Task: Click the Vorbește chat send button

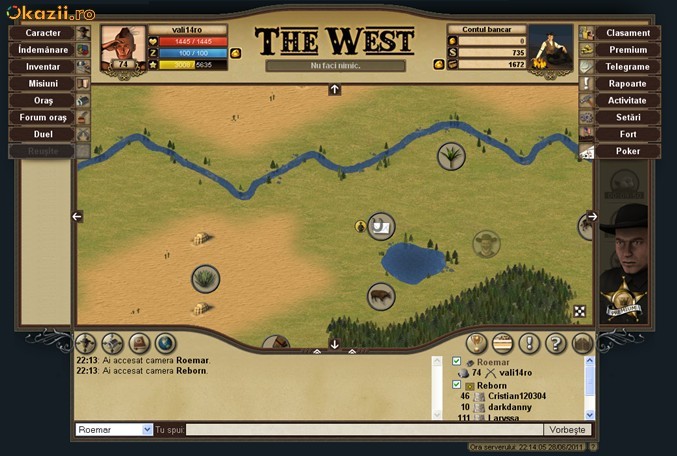Action: pyautogui.click(x=566, y=430)
